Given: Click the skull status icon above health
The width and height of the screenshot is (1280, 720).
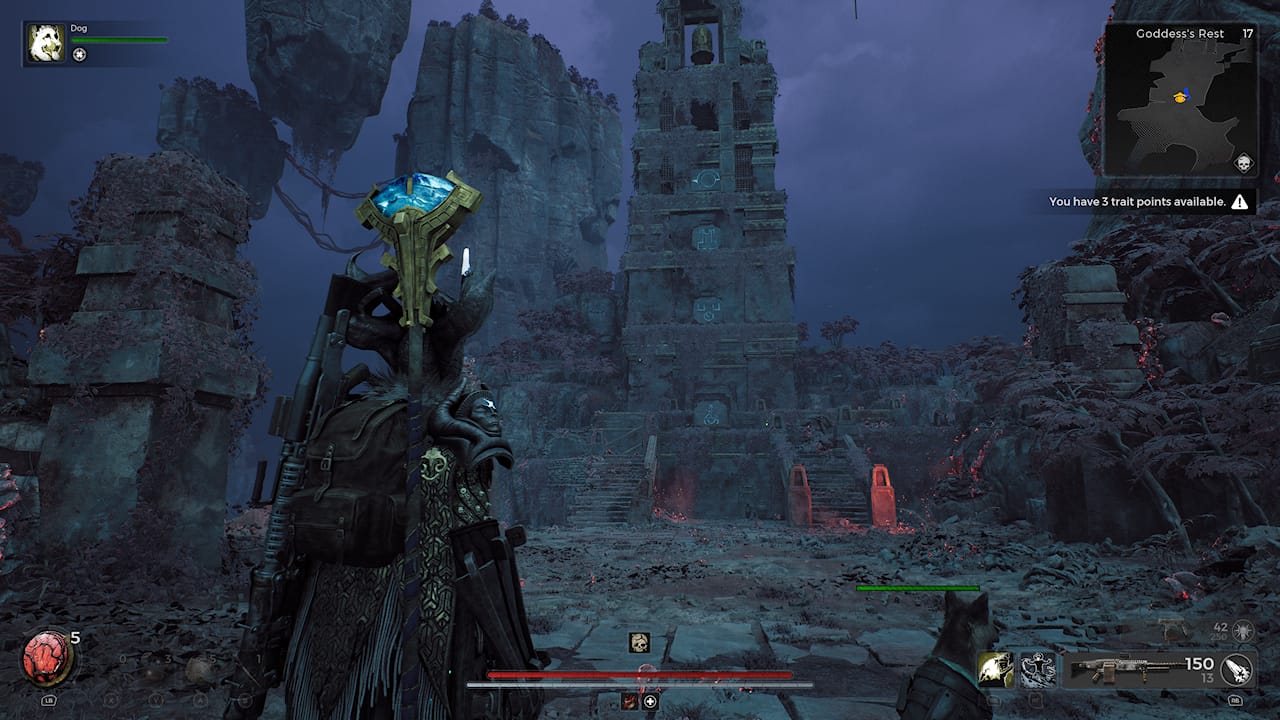Looking at the screenshot, I should (639, 643).
